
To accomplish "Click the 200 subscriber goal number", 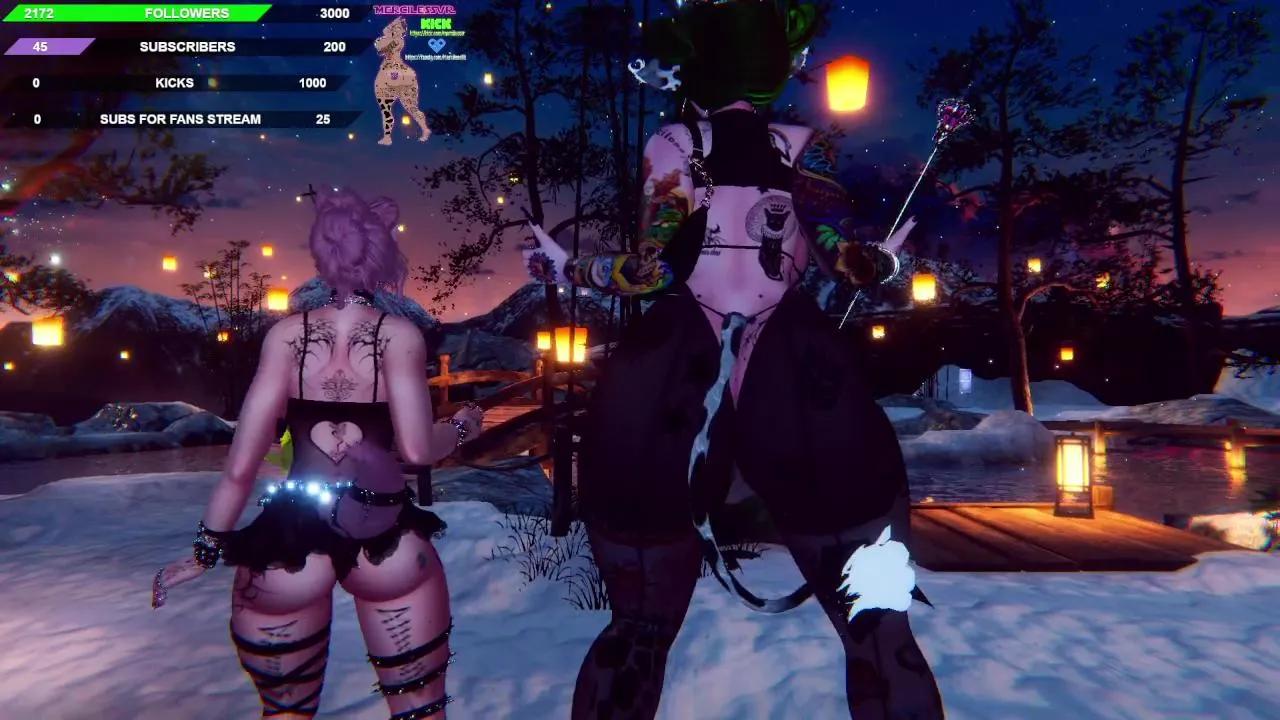I will click(335, 46).
